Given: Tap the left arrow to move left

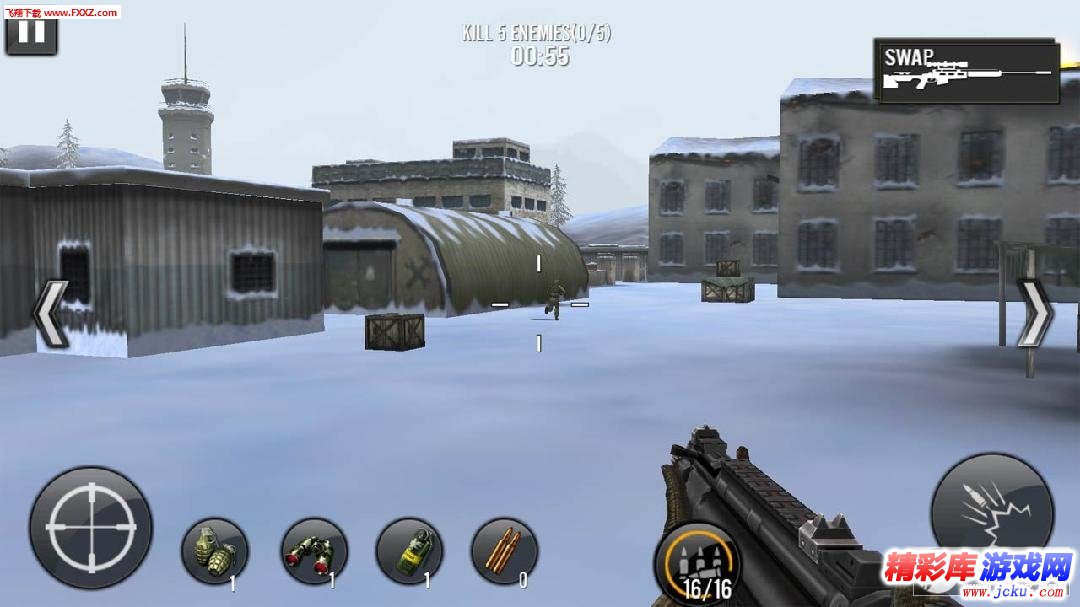Looking at the screenshot, I should tap(50, 313).
